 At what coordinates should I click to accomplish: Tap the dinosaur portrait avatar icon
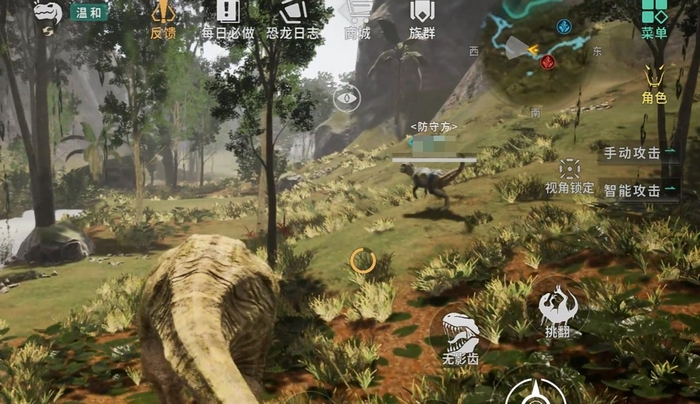pos(47,13)
